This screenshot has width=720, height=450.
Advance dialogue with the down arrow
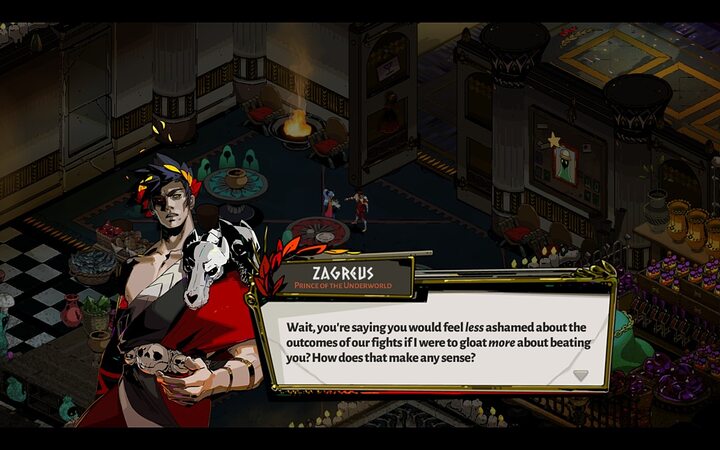[x=581, y=375]
